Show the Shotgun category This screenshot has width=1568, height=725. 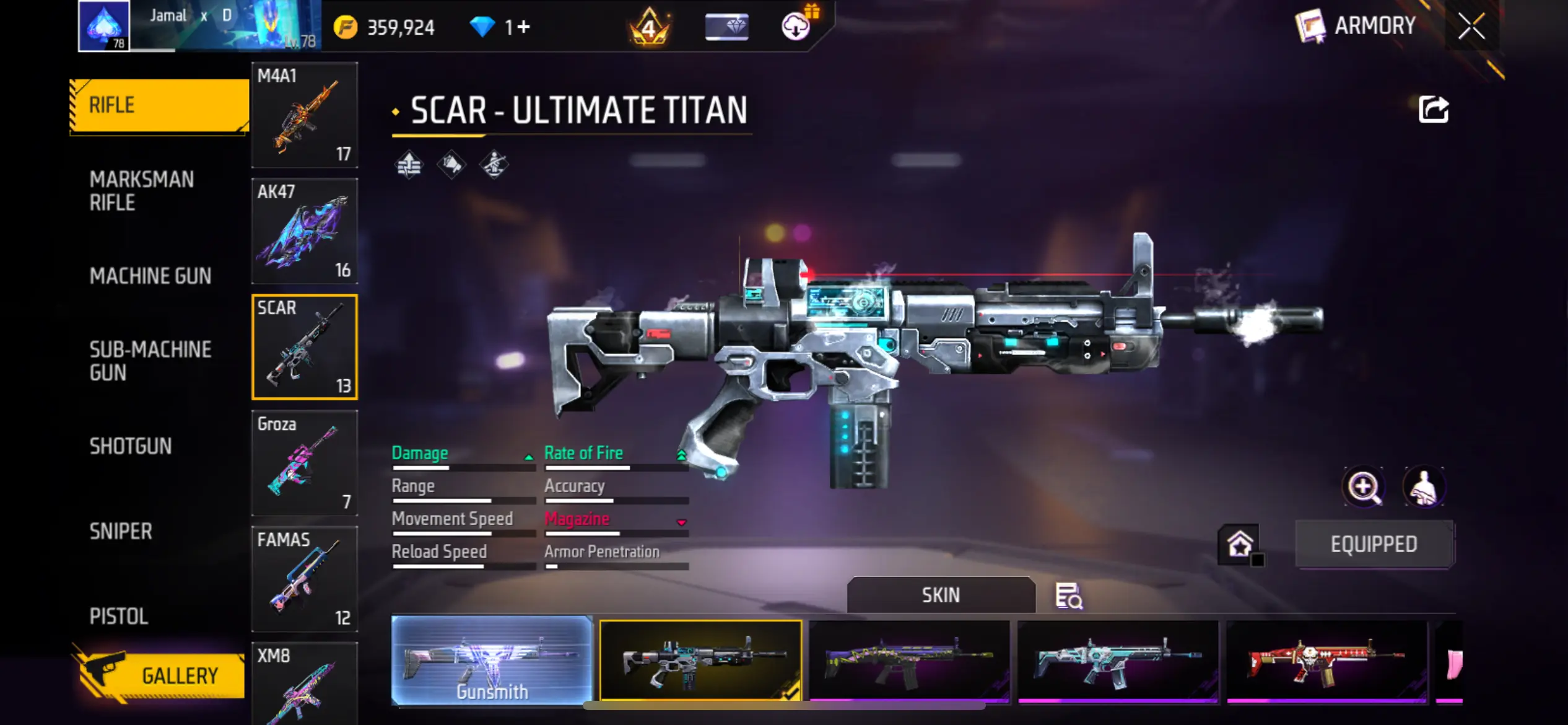pos(131,446)
